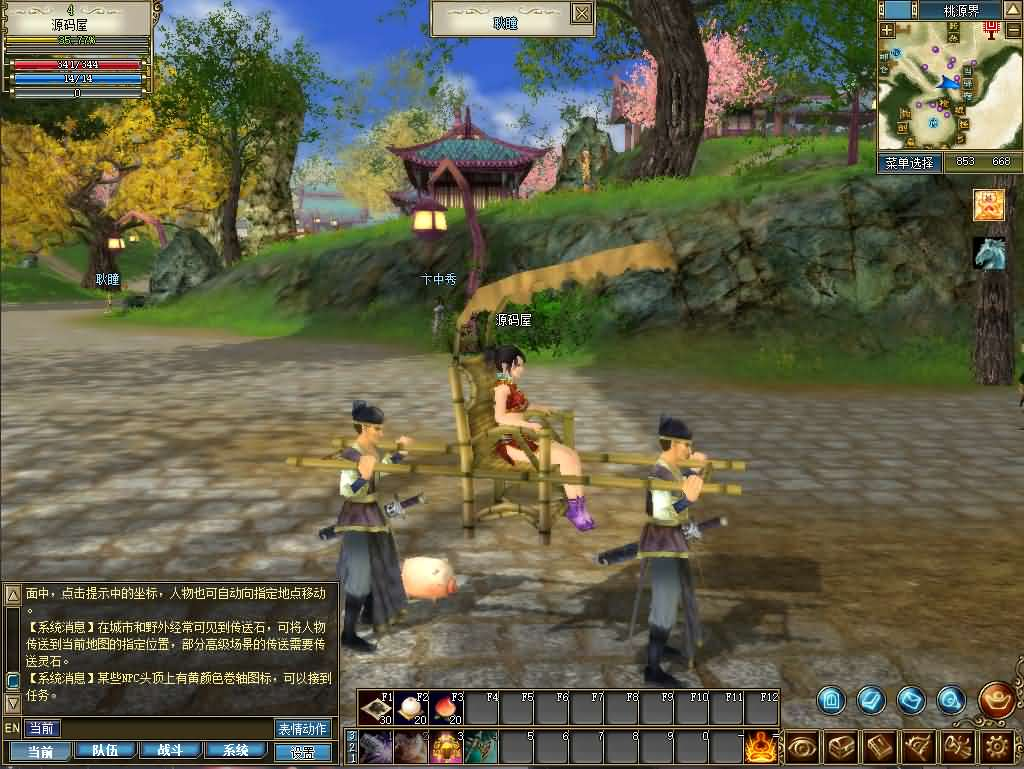Open the 菜单选择 menu below the minimap
1024x769 pixels.
click(x=909, y=162)
